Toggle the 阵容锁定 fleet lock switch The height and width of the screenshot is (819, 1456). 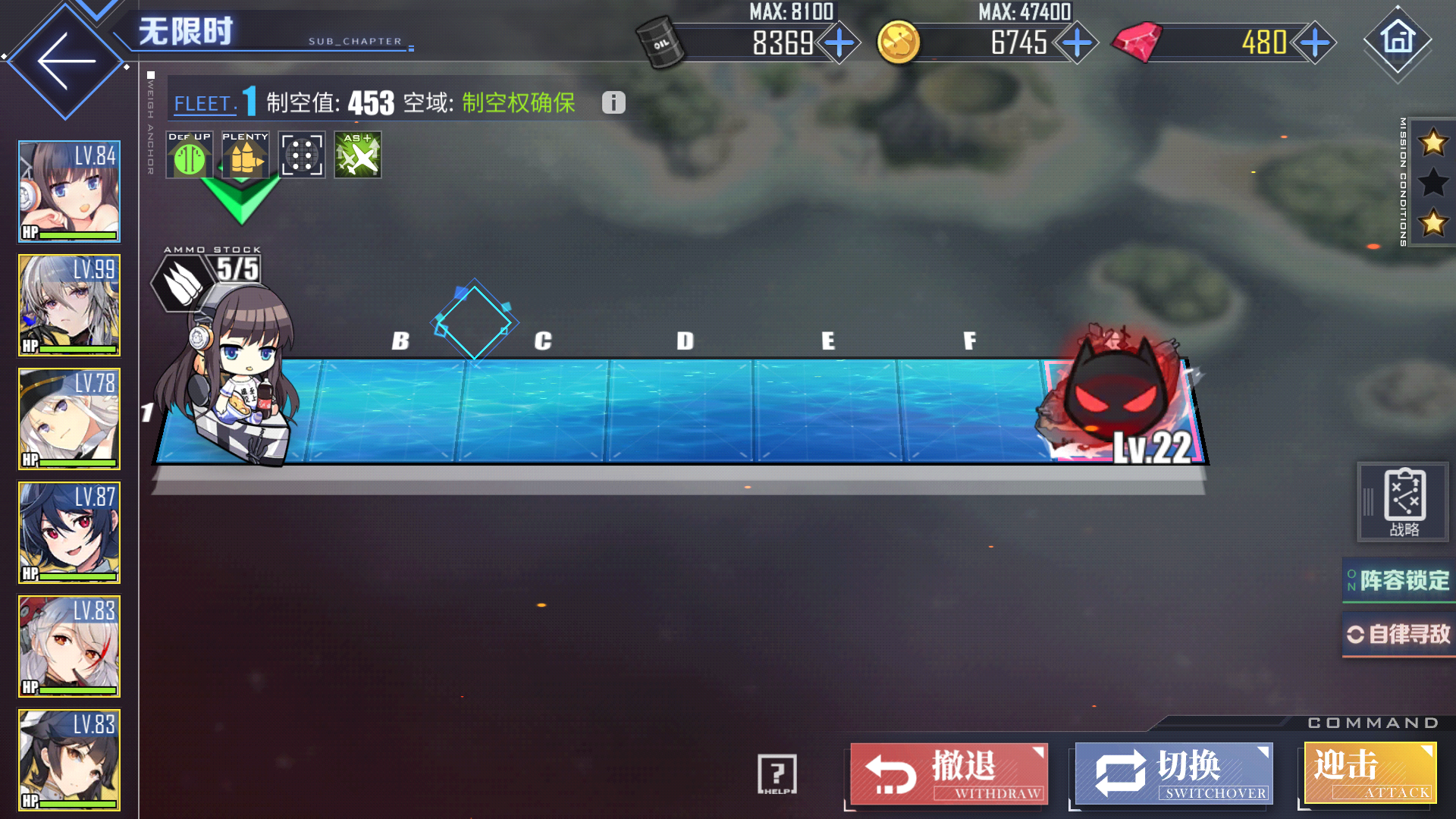coord(1398,579)
